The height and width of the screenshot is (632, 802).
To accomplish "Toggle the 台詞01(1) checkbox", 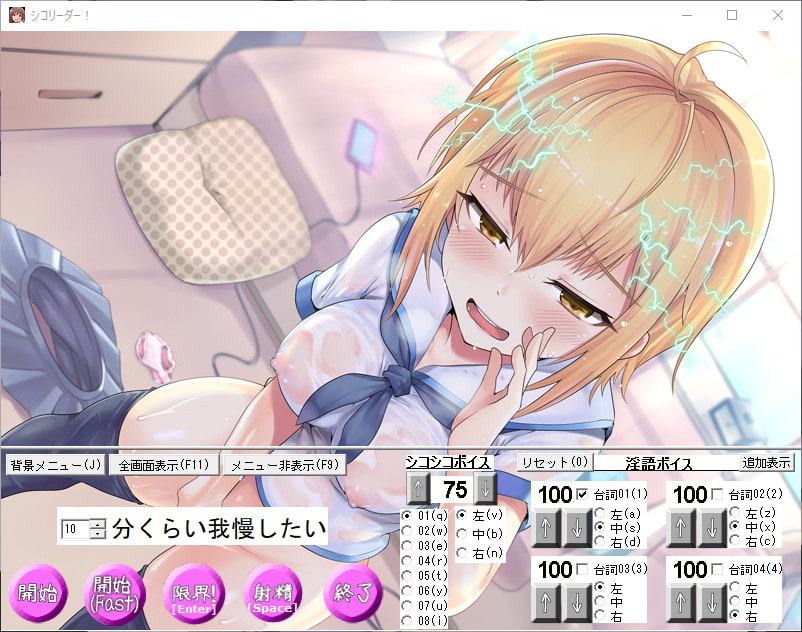I will 581,494.
